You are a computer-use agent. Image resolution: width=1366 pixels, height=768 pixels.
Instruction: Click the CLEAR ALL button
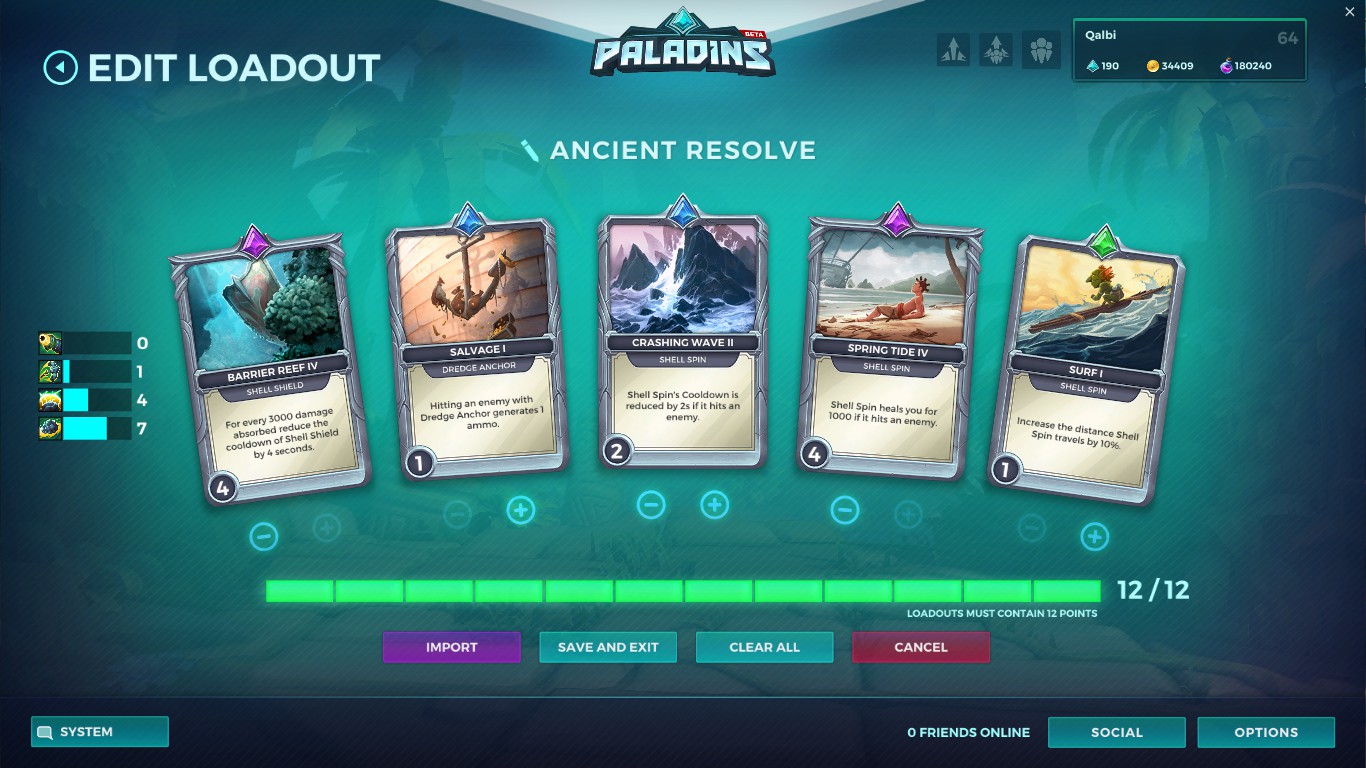point(764,647)
